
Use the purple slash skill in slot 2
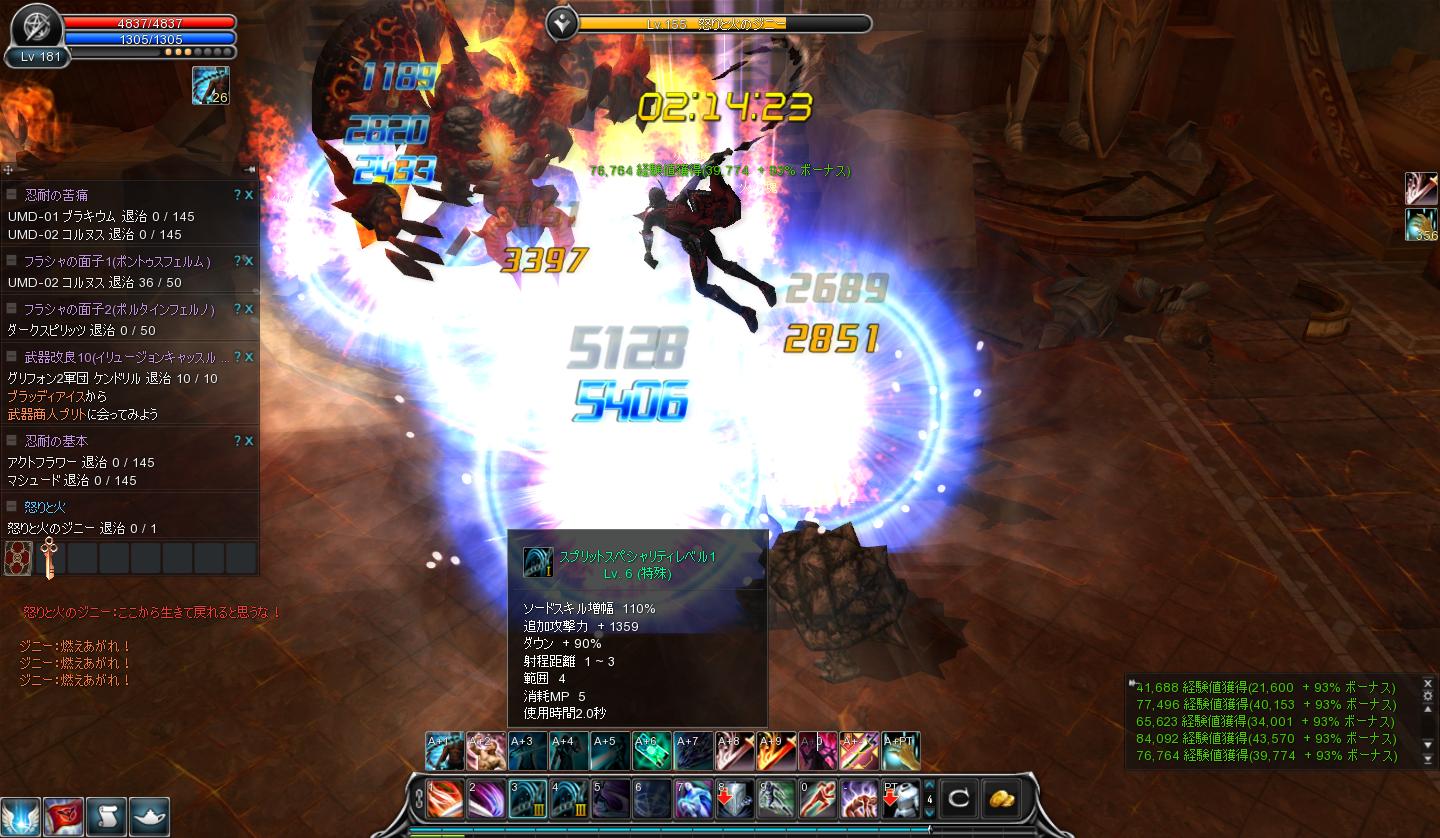coord(487,799)
